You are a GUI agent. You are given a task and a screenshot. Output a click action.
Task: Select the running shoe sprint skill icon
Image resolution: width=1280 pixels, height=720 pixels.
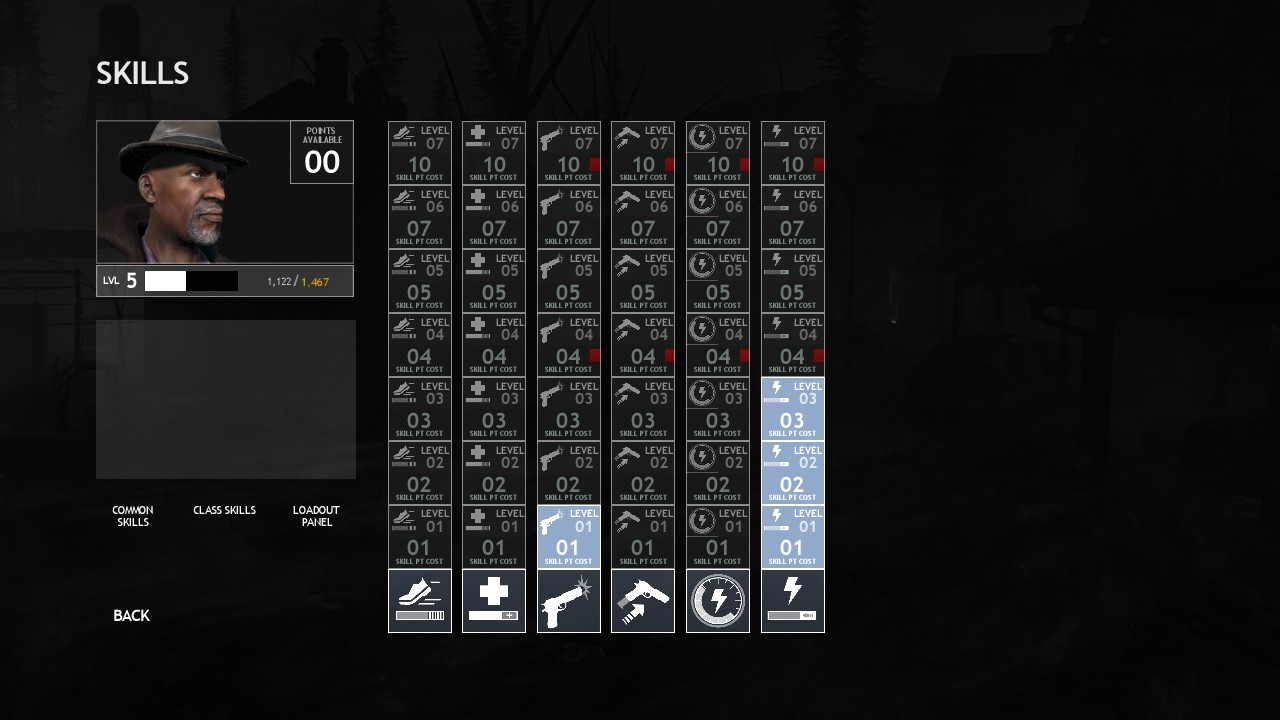pos(420,601)
